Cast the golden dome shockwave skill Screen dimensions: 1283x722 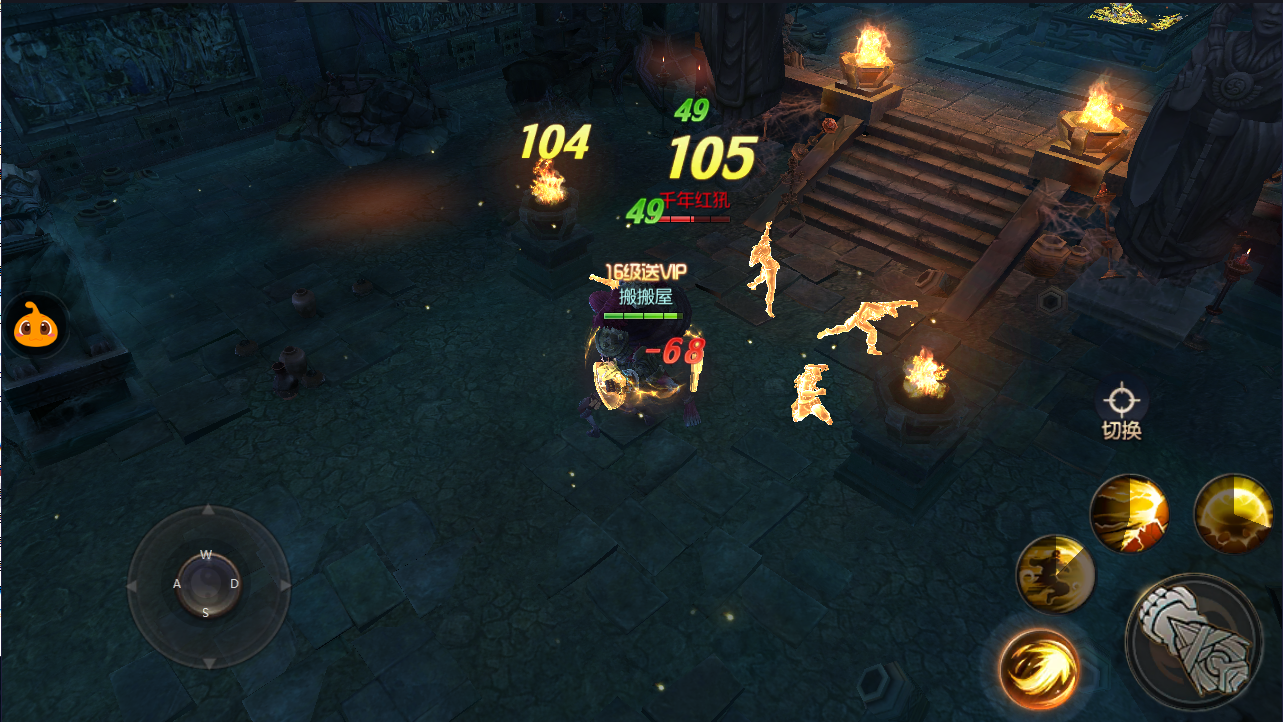1233,513
